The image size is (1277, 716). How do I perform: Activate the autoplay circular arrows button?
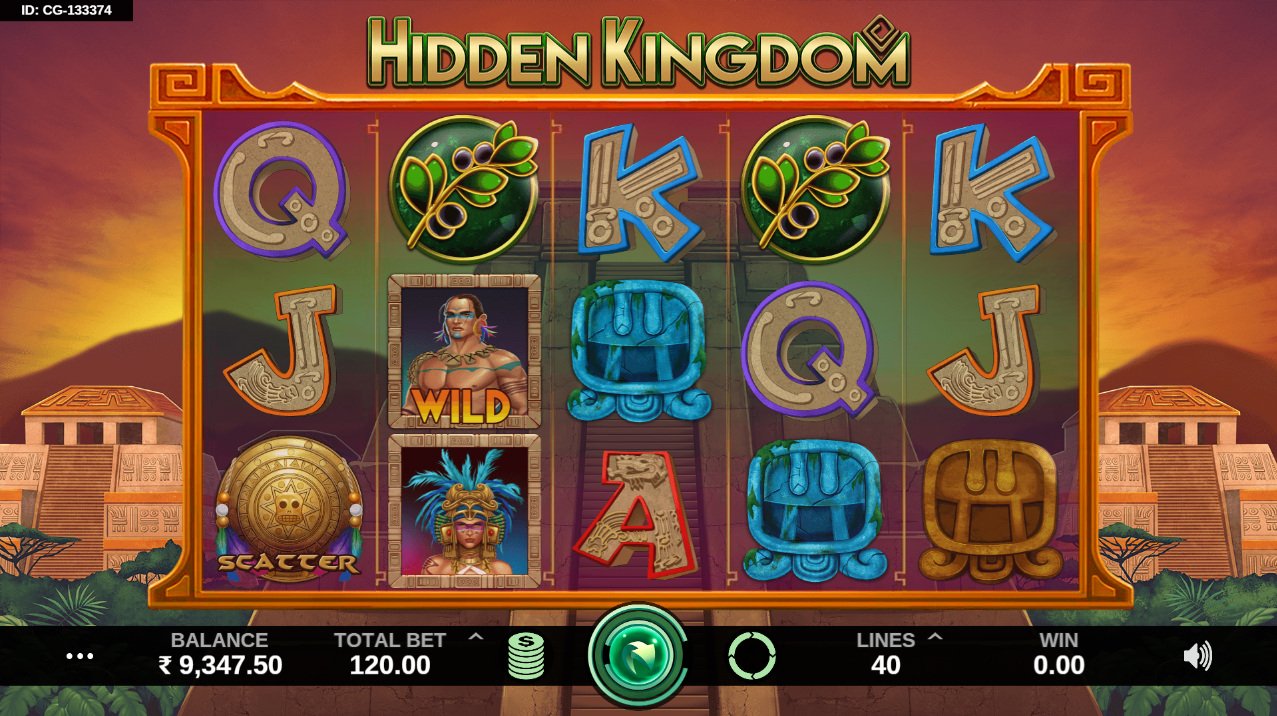(x=752, y=656)
